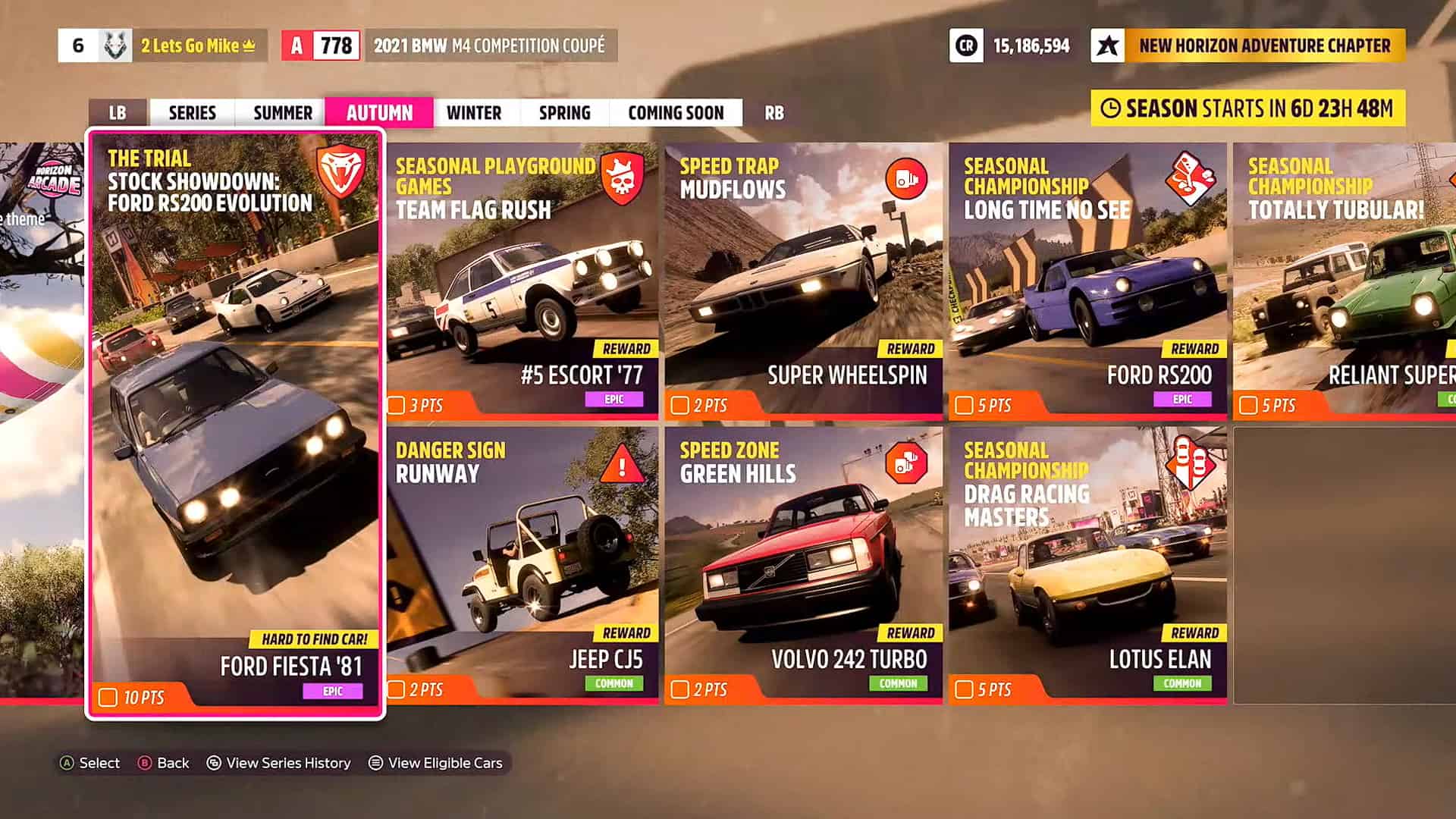Mark the 5 PTS box on Totally Tubular
Screen dimensions: 1456x819
point(1250,406)
